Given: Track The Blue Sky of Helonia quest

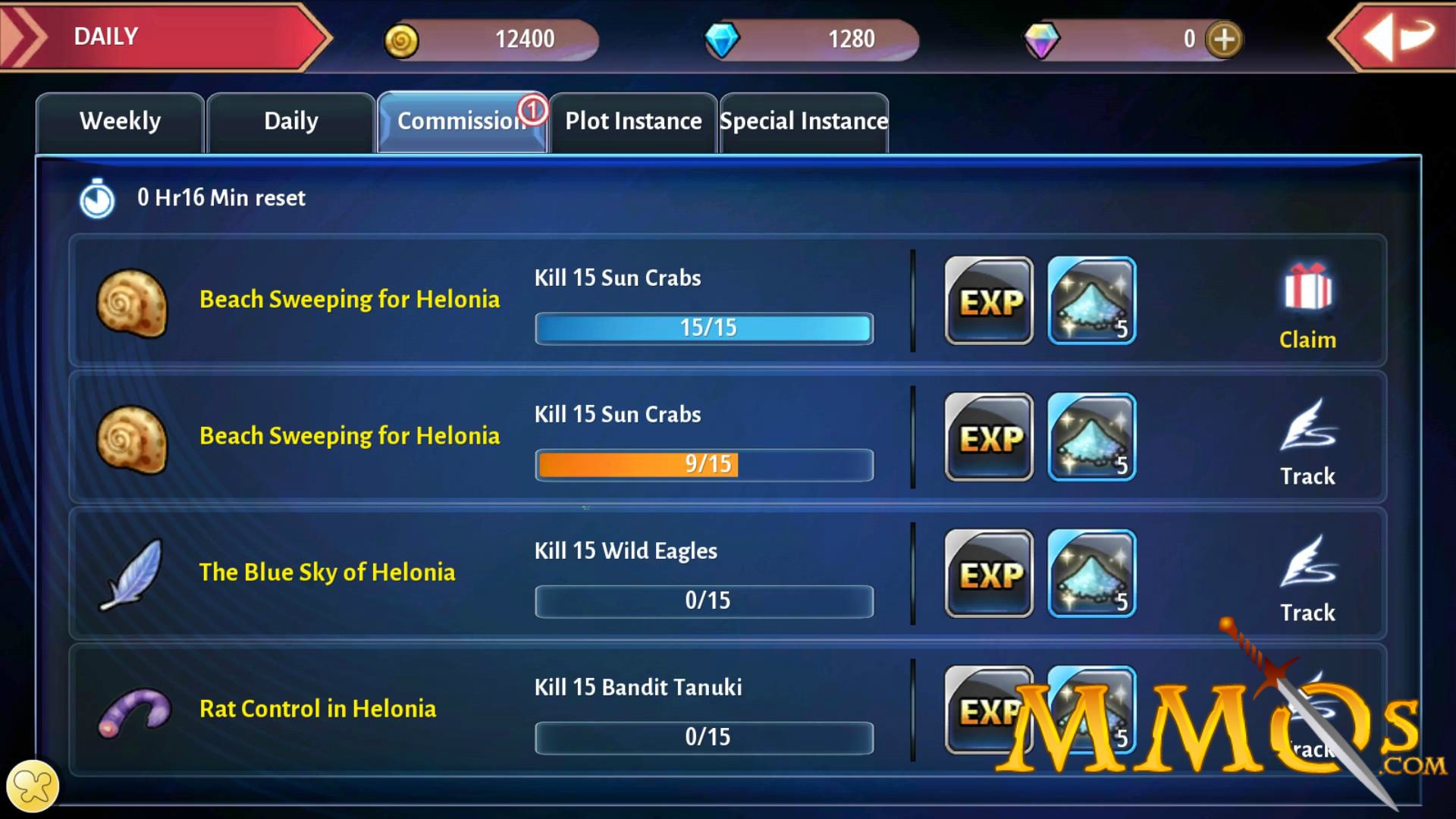Looking at the screenshot, I should click(x=1306, y=584).
